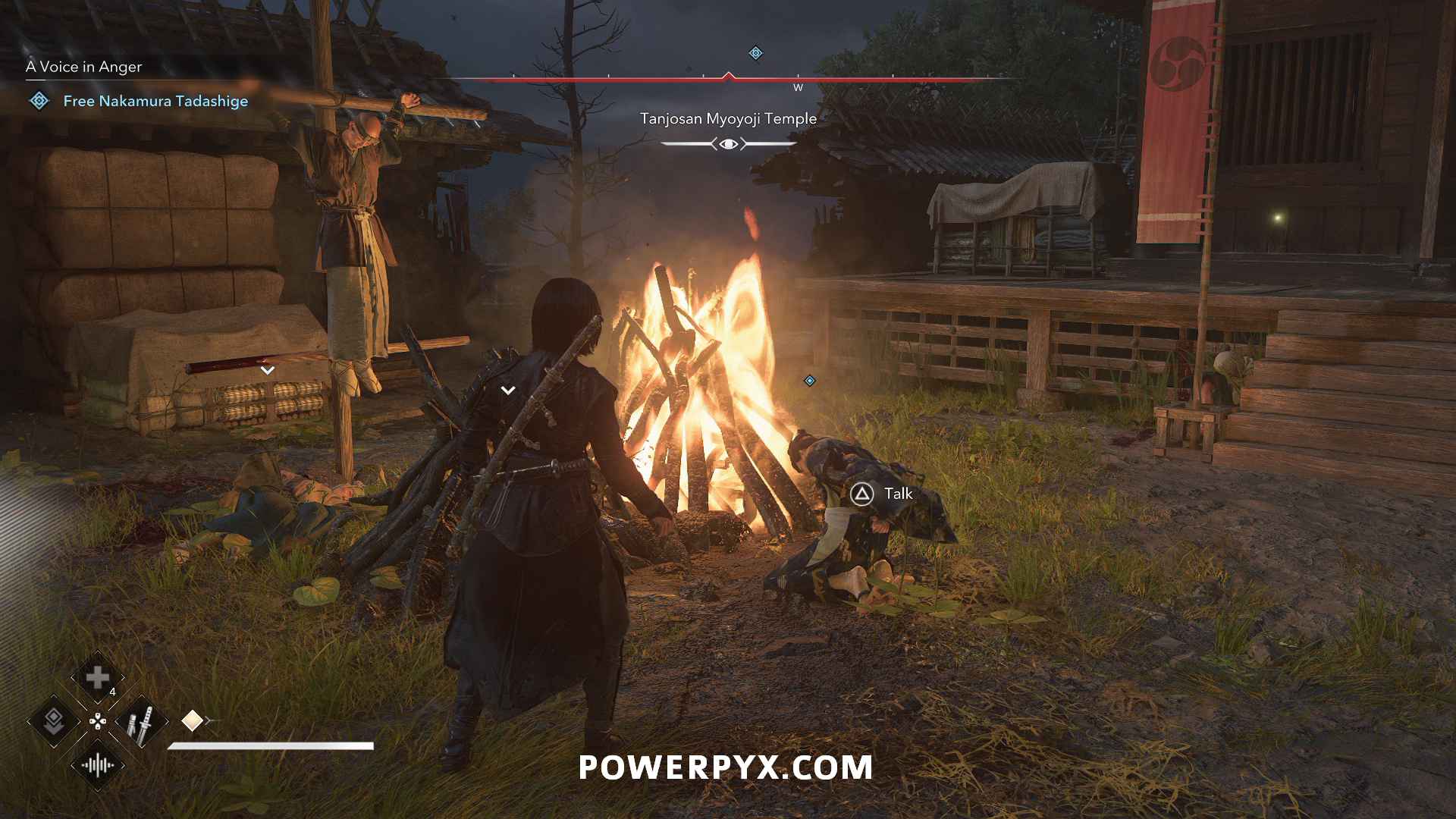This screenshot has width=1456, height=819.
Task: Select the Talk label next to the kneeling man
Action: [x=898, y=493]
